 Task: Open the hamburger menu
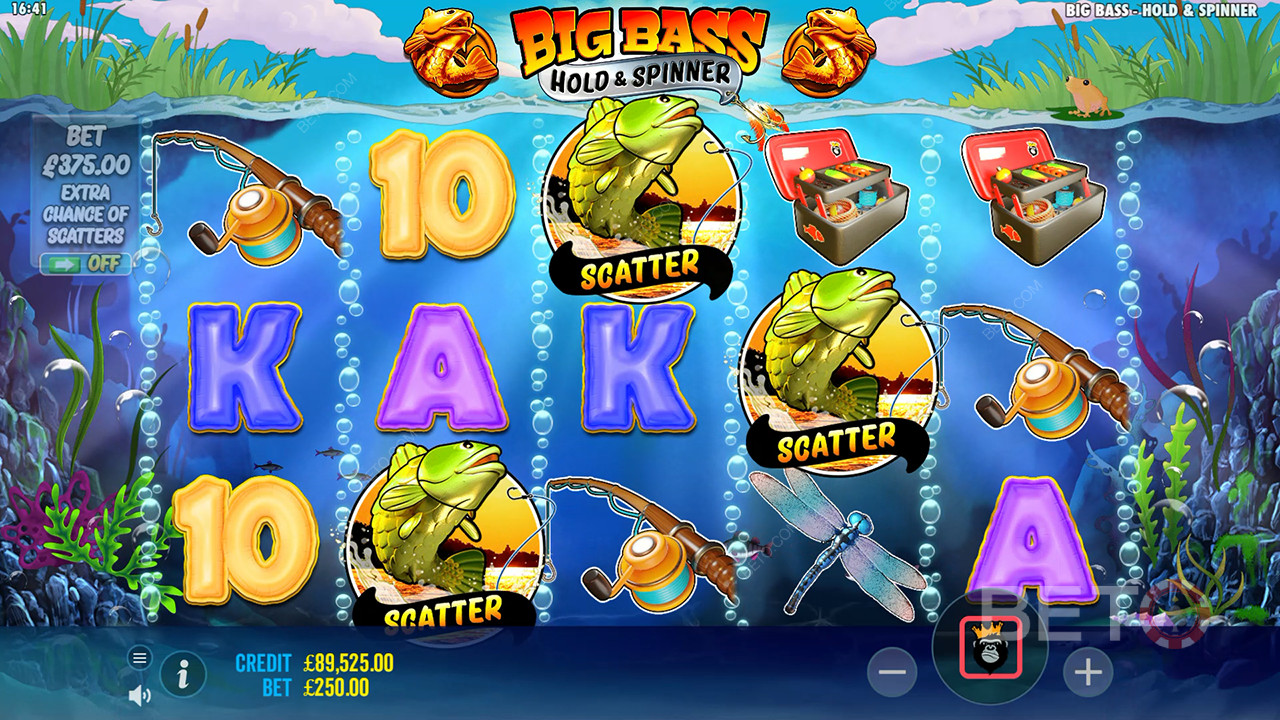[x=140, y=657]
